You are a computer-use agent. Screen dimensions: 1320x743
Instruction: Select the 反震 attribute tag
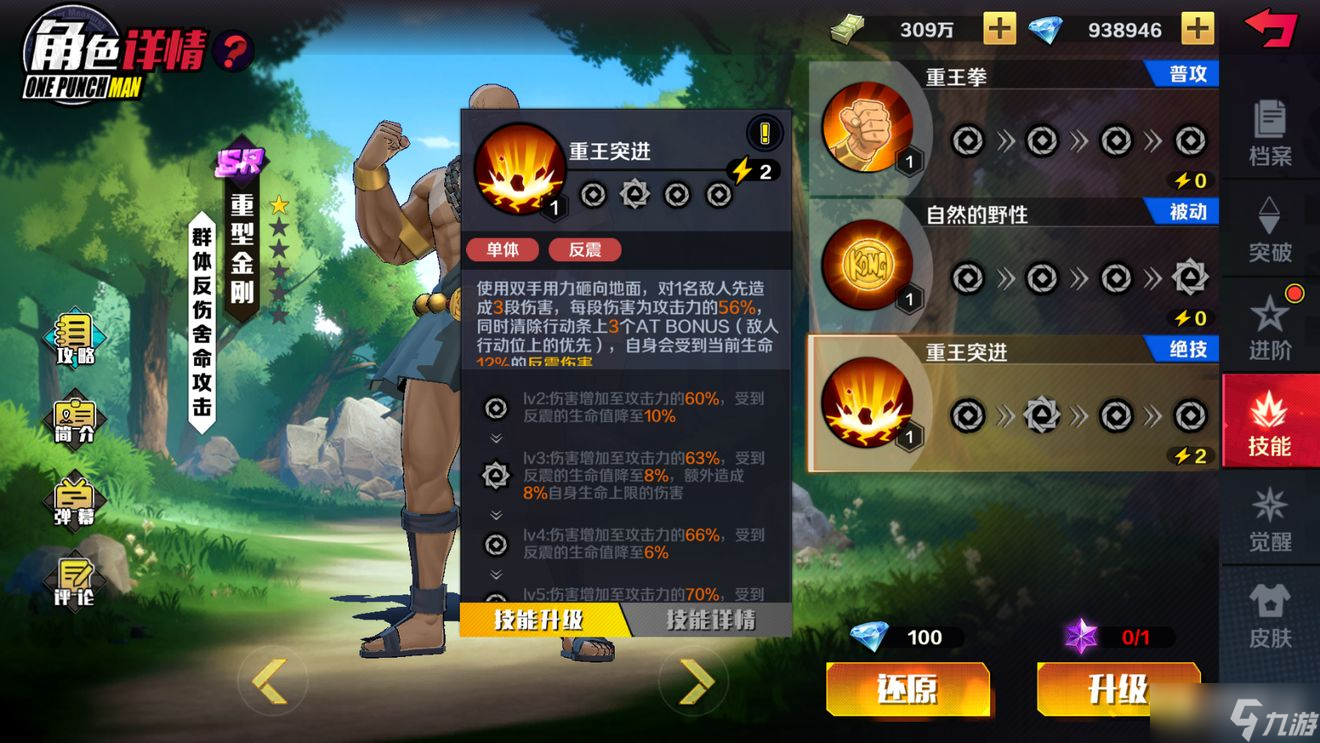click(586, 249)
